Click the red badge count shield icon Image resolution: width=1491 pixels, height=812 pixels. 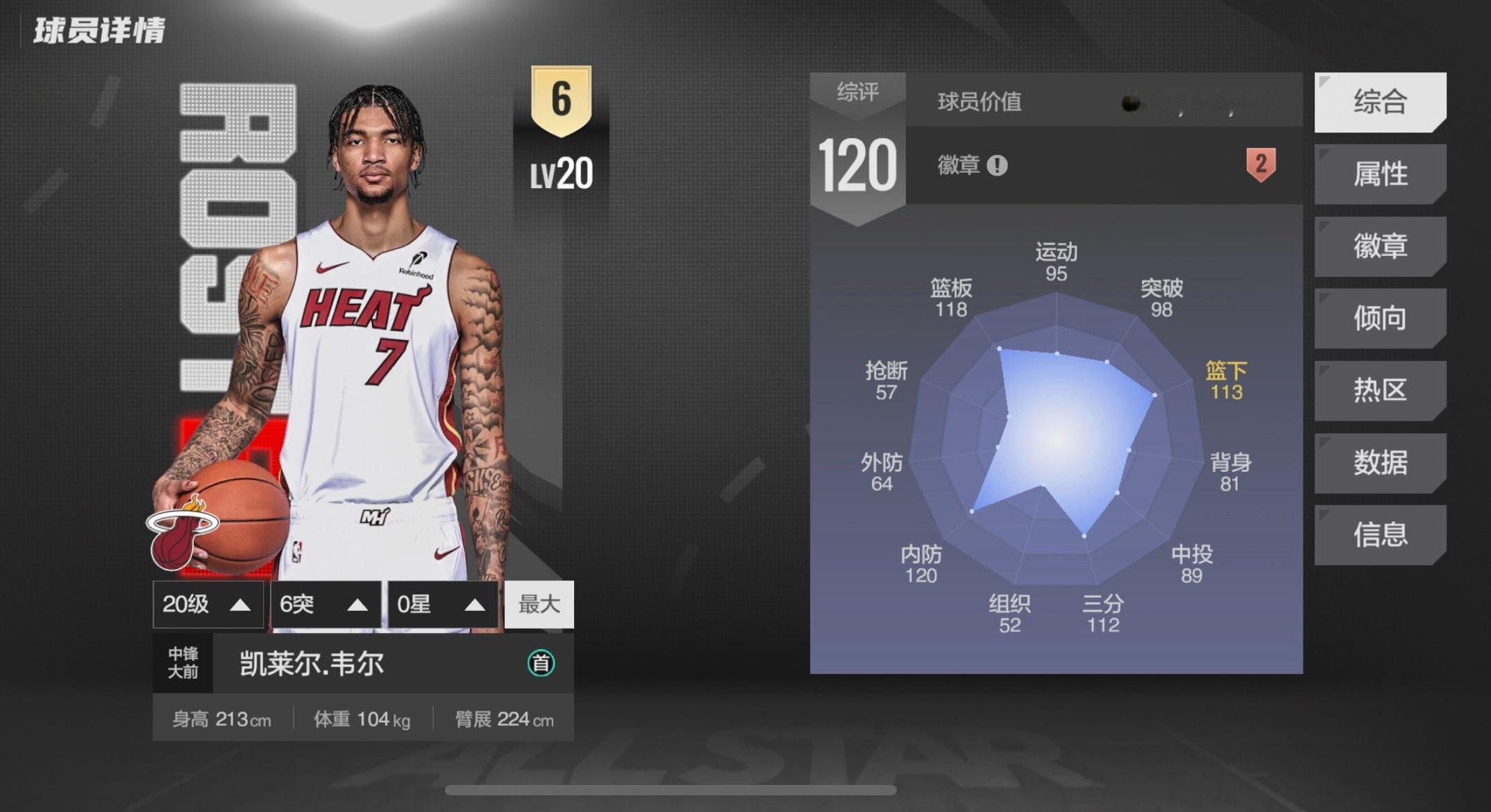[1261, 165]
